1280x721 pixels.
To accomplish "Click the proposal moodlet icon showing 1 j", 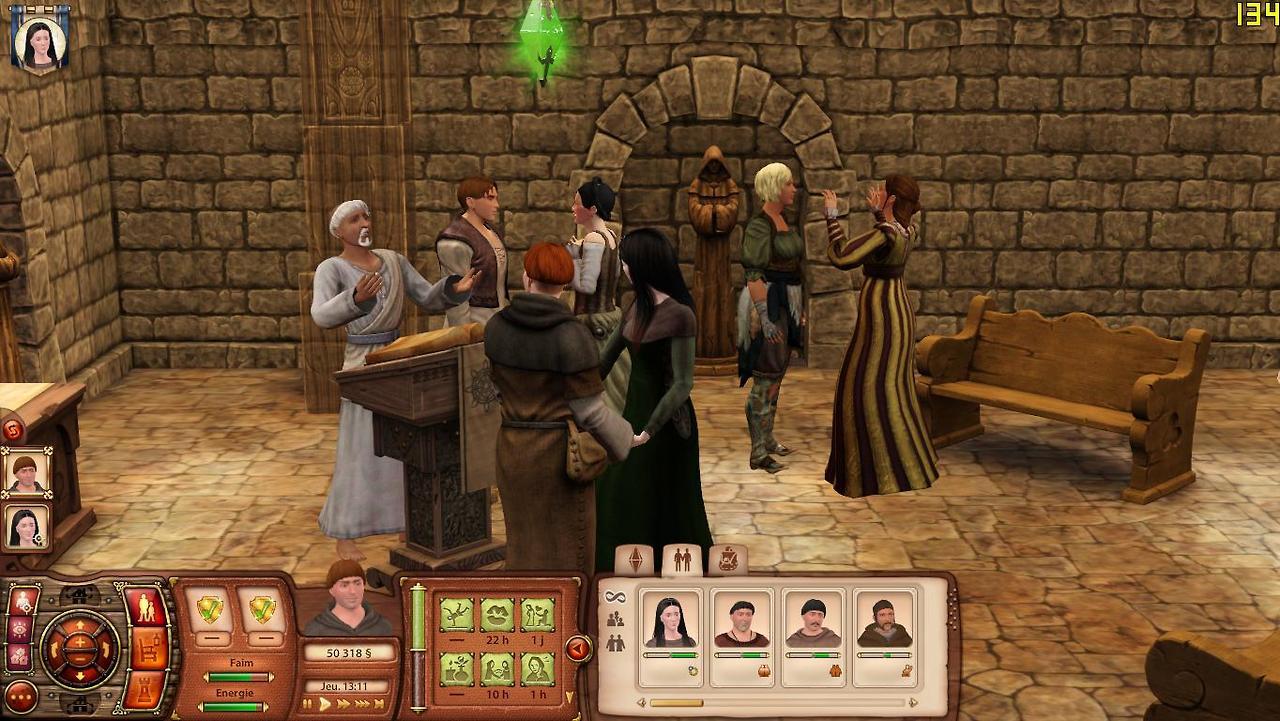I will 537,614.
